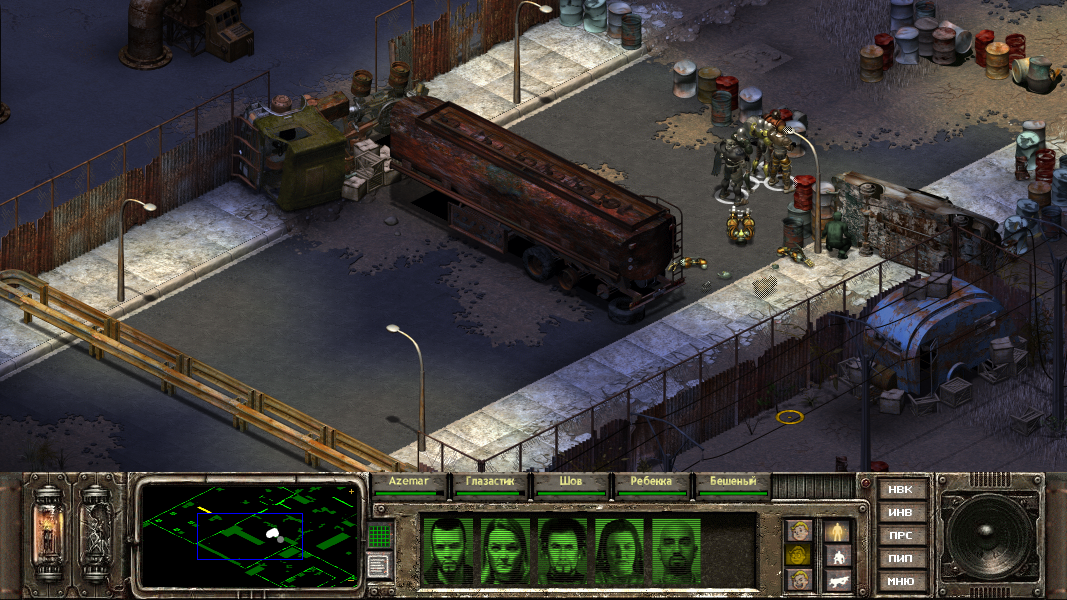Screen dimensions: 1067x600
Task: Select Ребекка's portrait
Action: pyautogui.click(x=622, y=549)
